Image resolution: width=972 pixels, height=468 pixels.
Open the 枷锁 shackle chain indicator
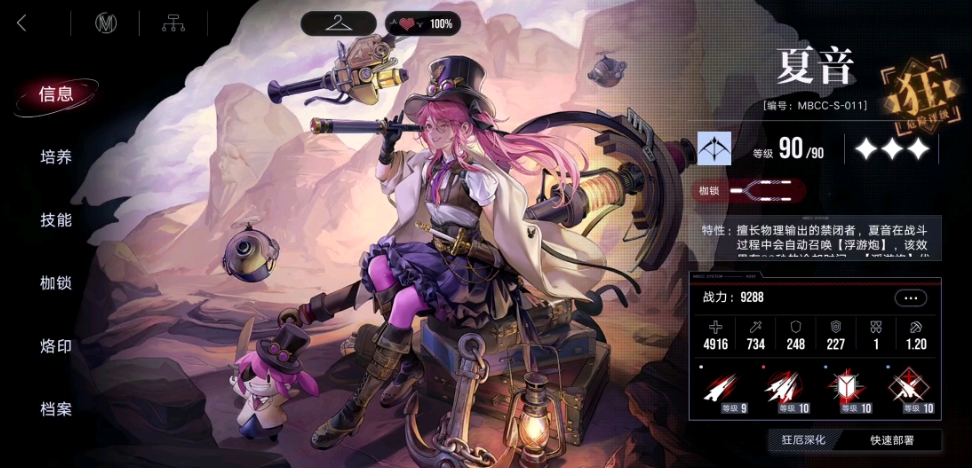pos(763,190)
